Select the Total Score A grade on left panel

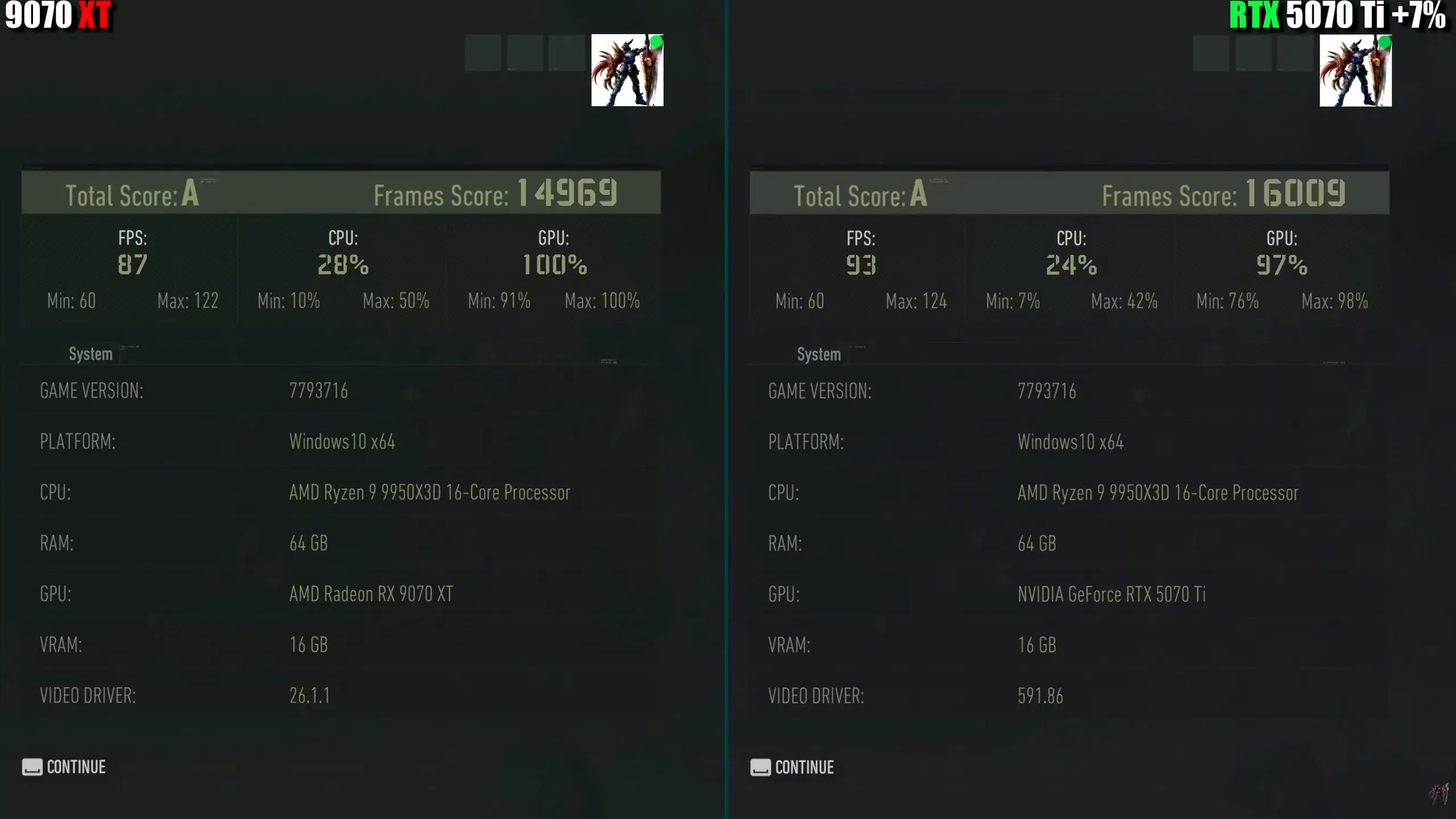pos(191,193)
